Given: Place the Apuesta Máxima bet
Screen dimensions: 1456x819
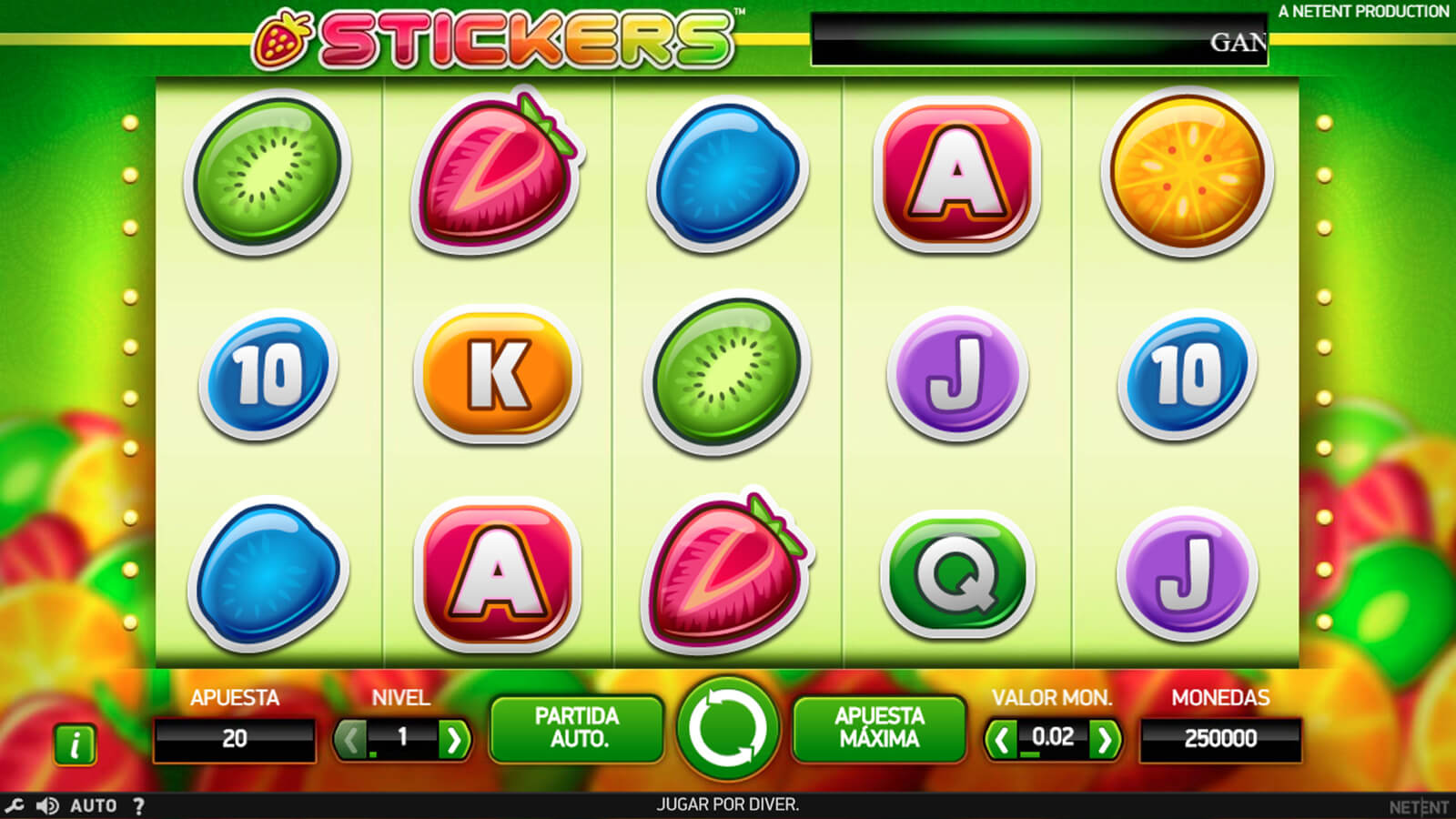Looking at the screenshot, I should [879, 728].
